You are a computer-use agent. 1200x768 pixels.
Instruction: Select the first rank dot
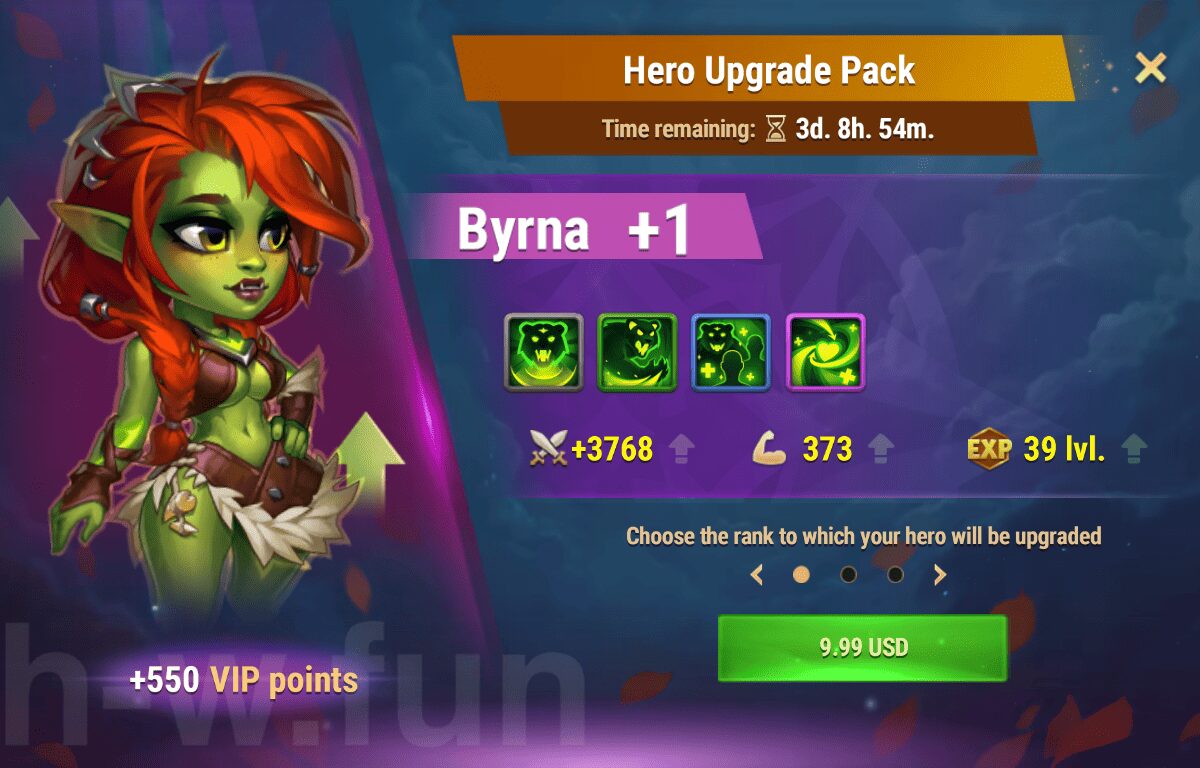click(801, 575)
